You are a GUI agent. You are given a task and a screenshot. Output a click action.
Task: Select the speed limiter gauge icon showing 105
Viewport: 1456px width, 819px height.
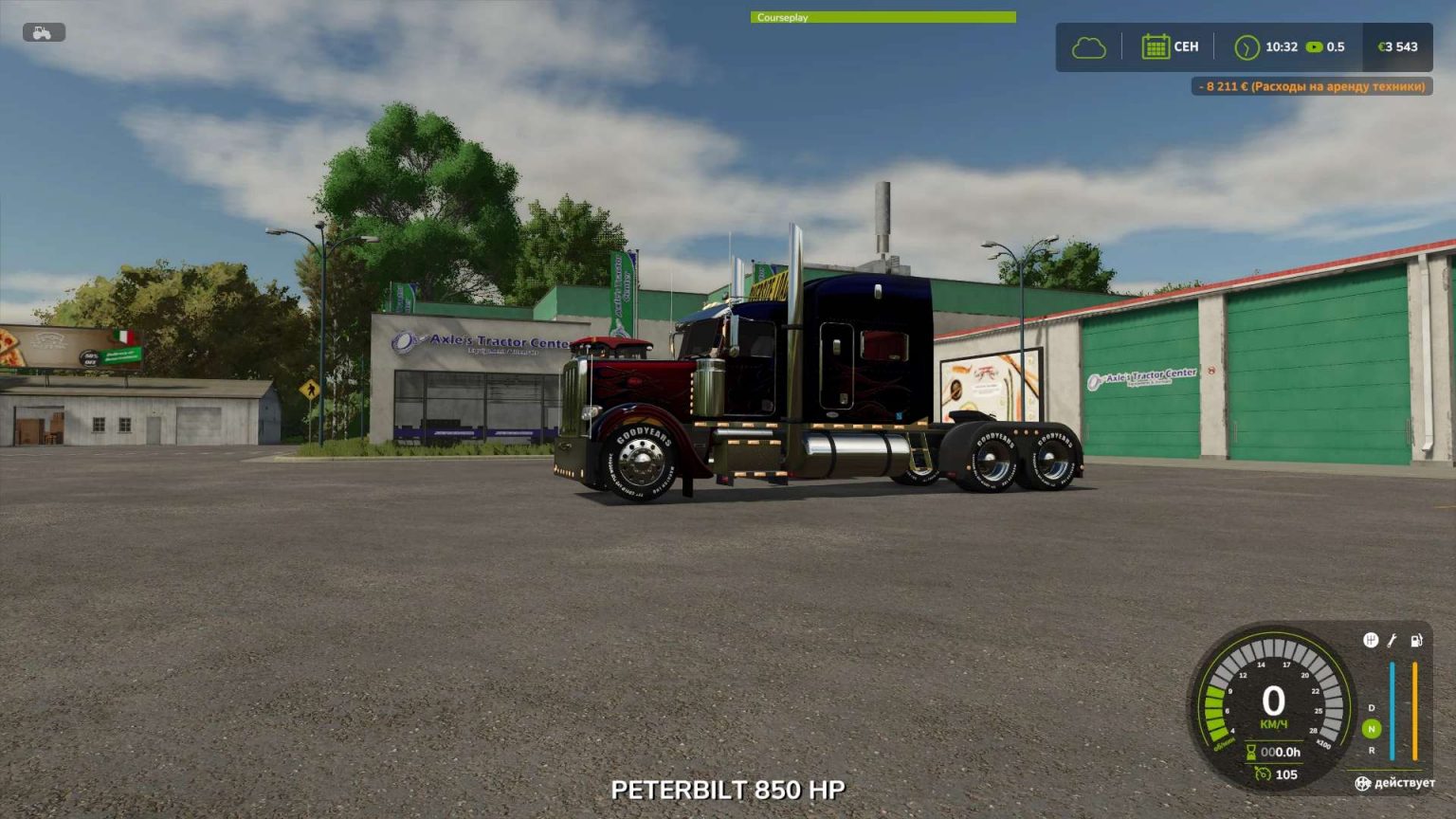(x=1263, y=773)
